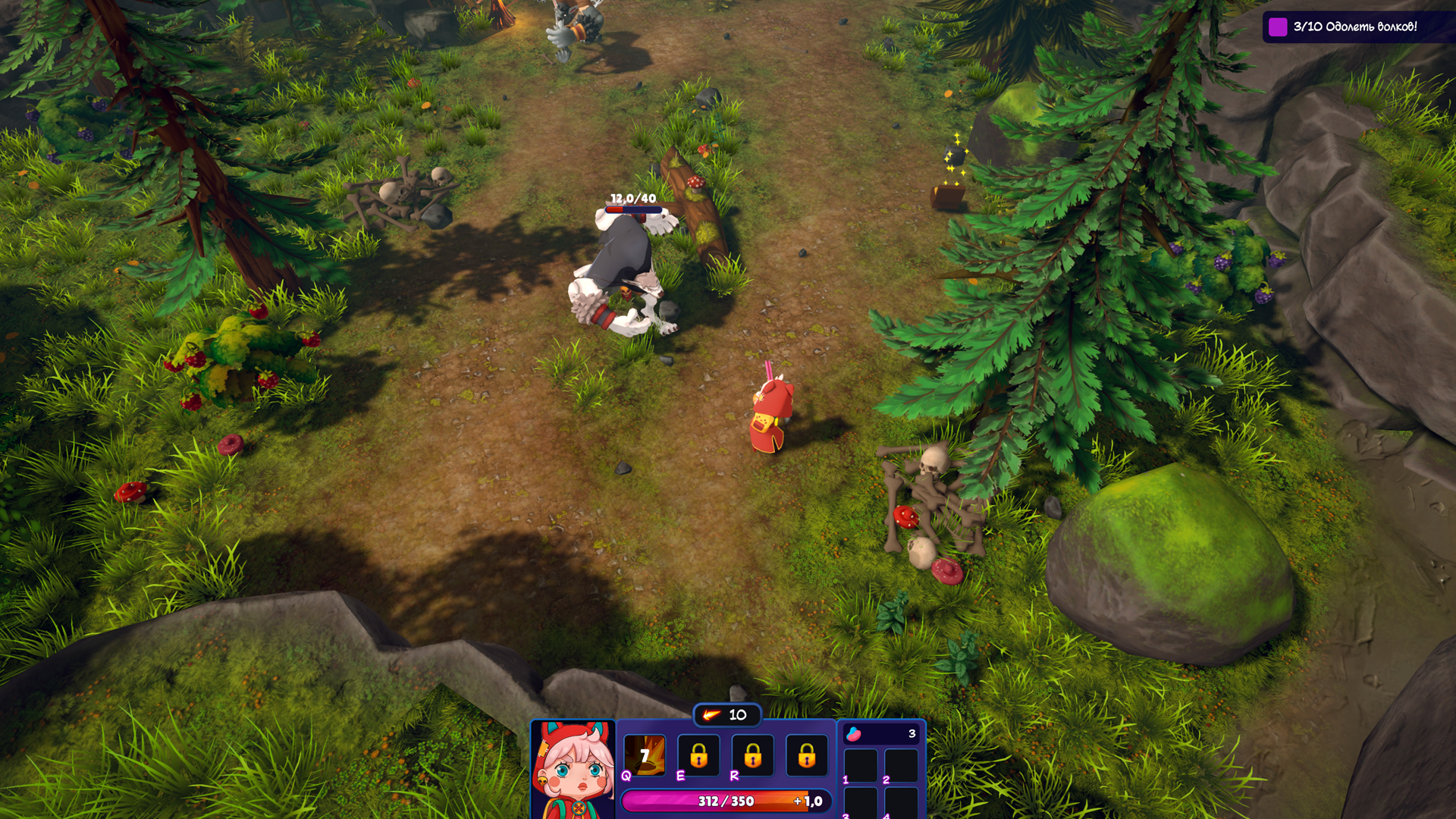
Task: Select the locked R ability slot
Action: pos(752,755)
